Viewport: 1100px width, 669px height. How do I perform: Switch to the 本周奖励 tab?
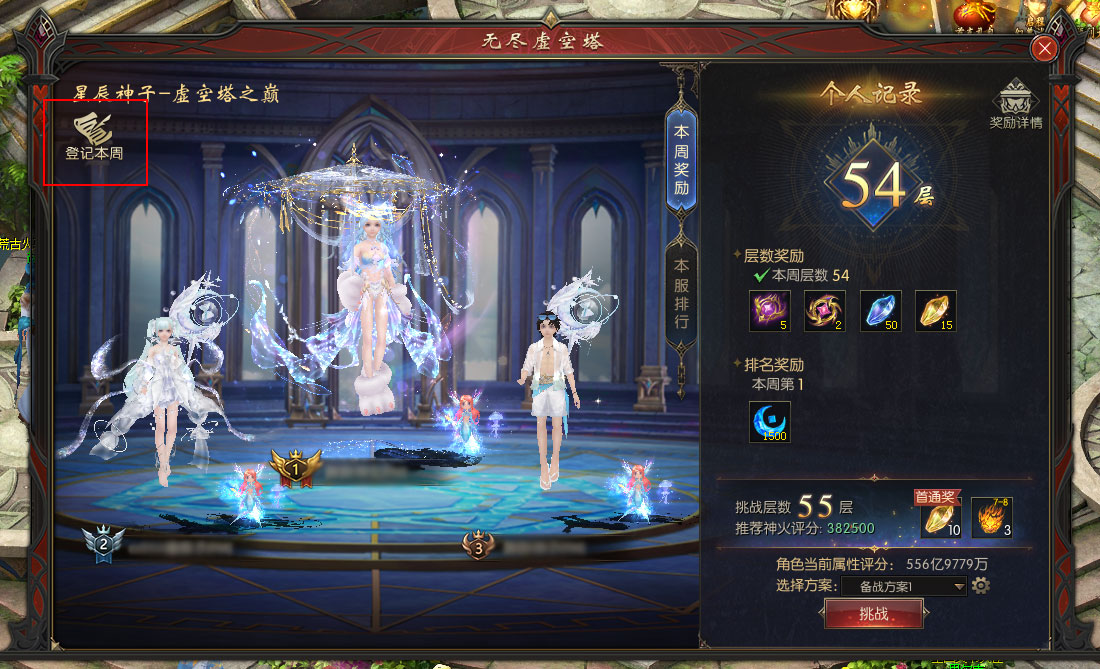tap(681, 160)
